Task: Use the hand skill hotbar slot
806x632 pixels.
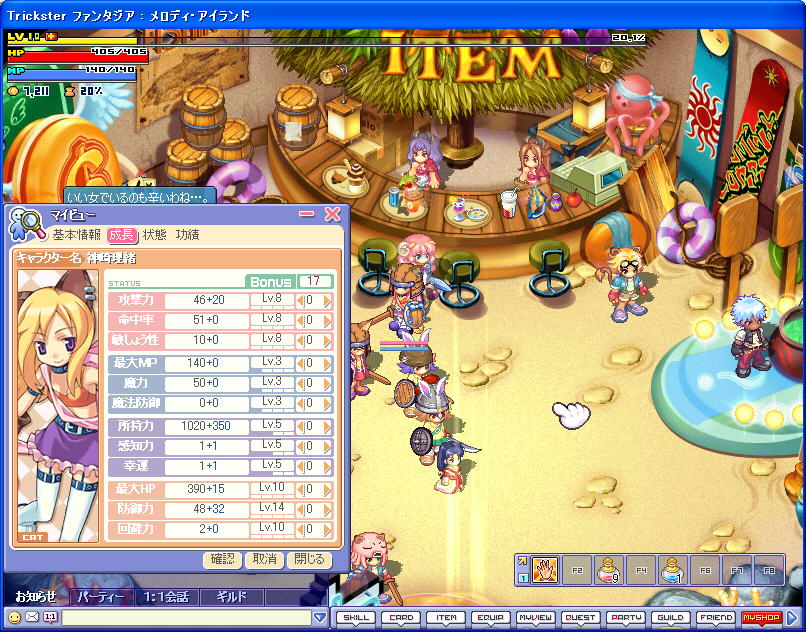Action: click(544, 570)
